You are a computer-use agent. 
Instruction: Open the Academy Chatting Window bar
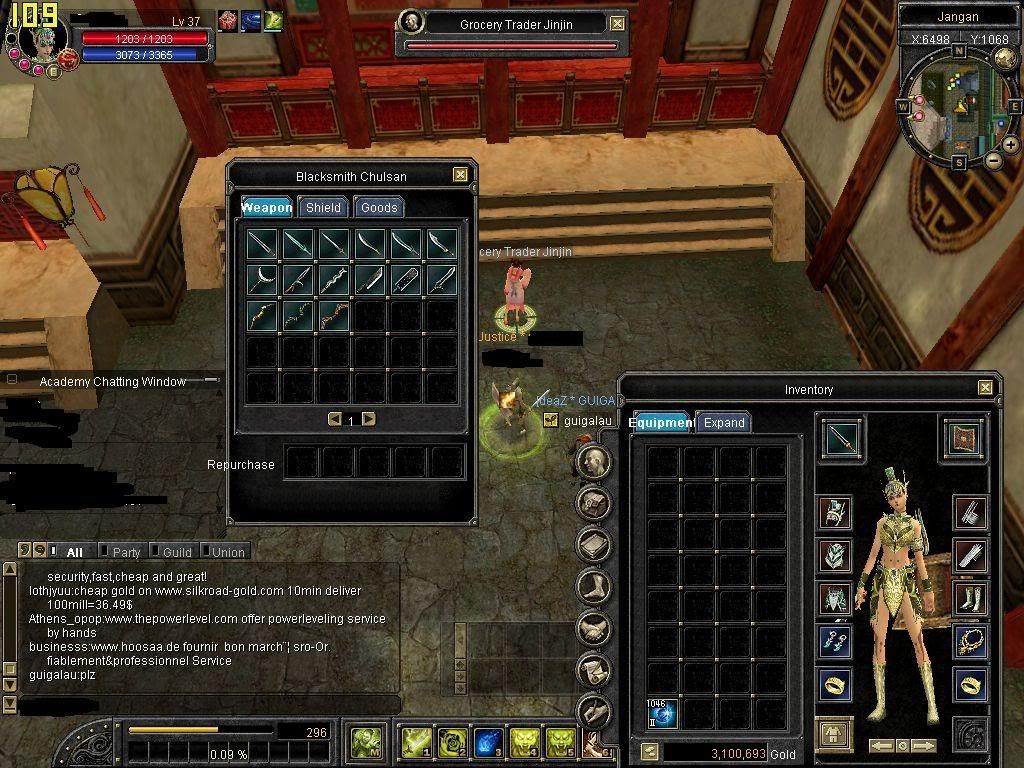(112, 381)
